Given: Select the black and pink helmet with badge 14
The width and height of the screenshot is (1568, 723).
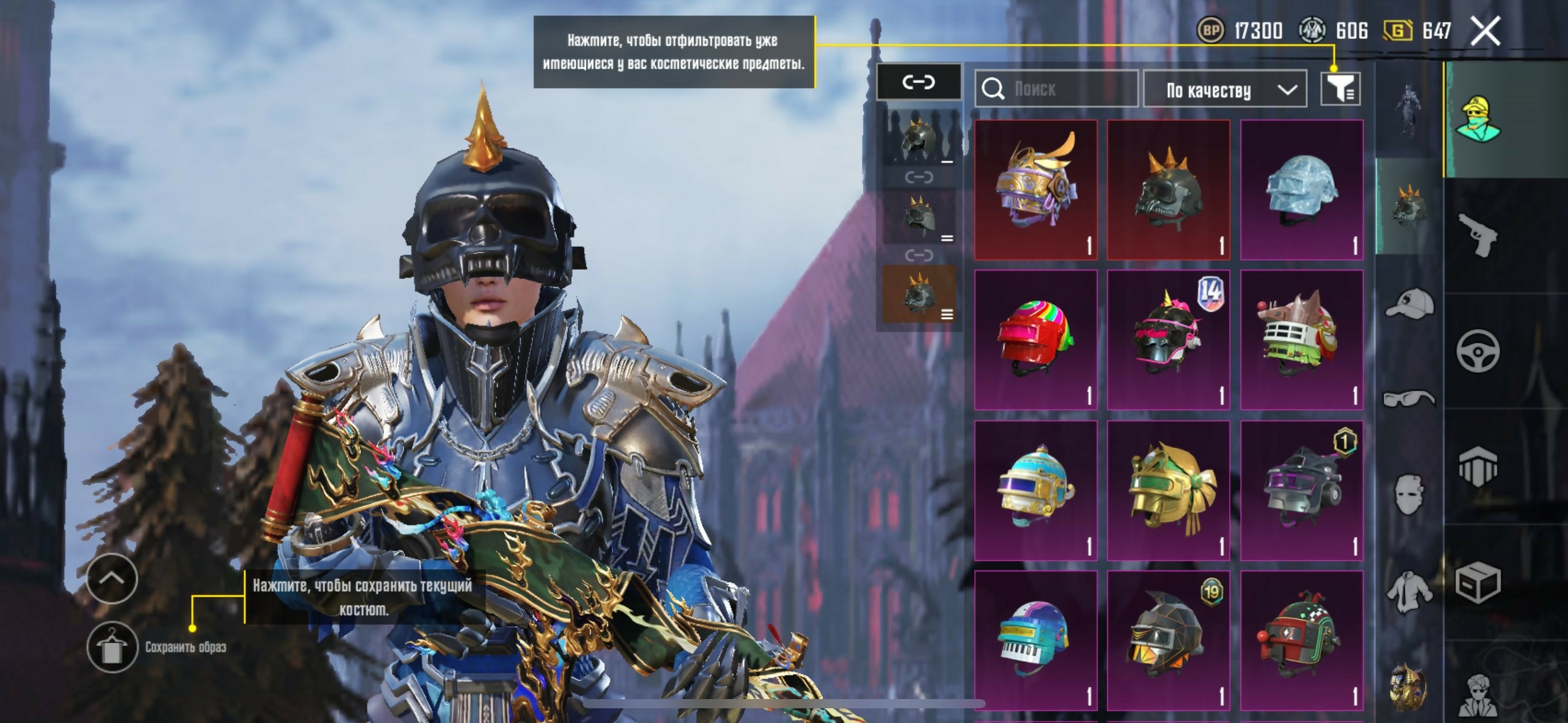Looking at the screenshot, I should coord(1168,339).
